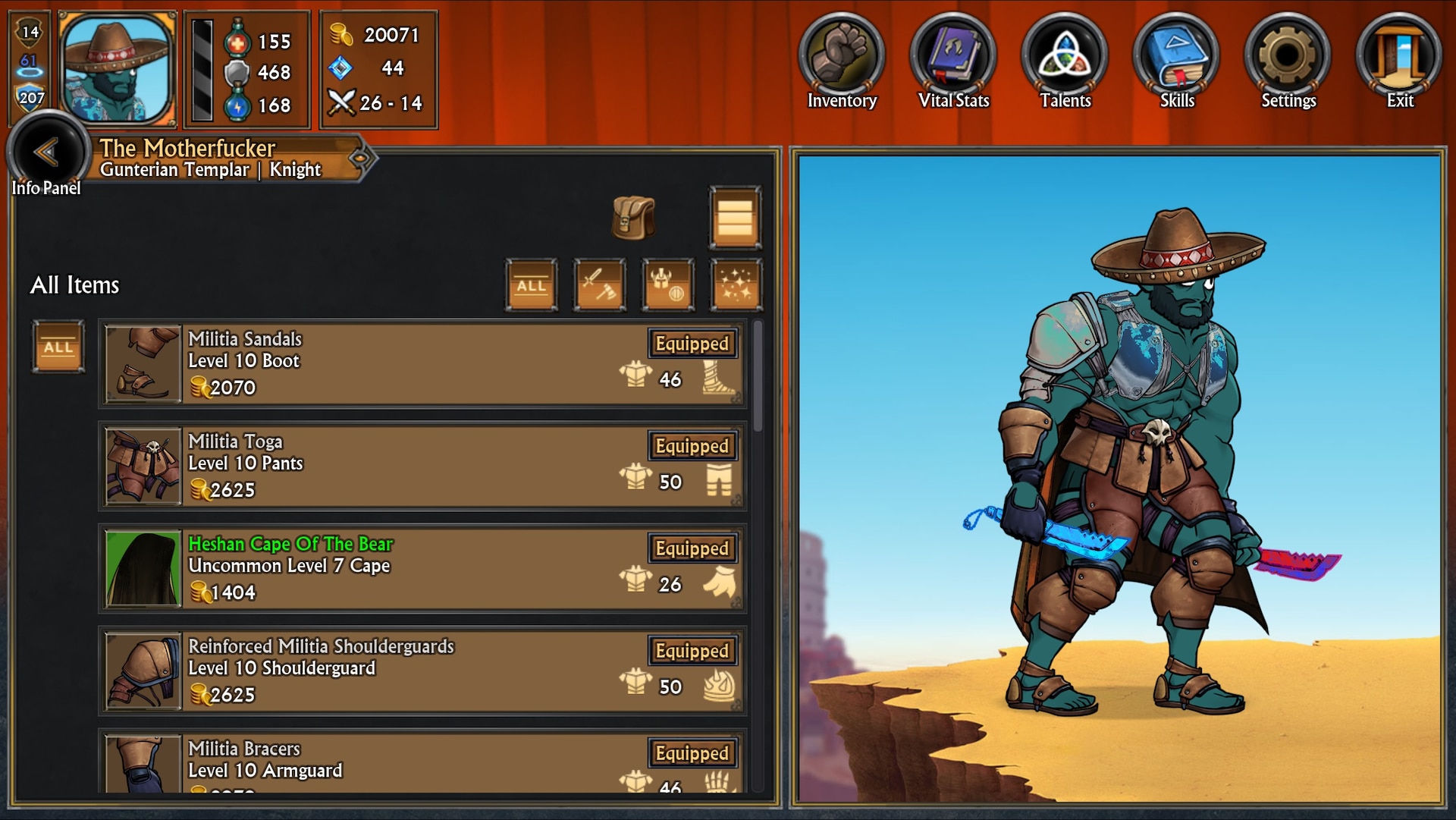This screenshot has height=820, width=1456.
Task: Open the Inventory menu
Action: tap(841, 58)
